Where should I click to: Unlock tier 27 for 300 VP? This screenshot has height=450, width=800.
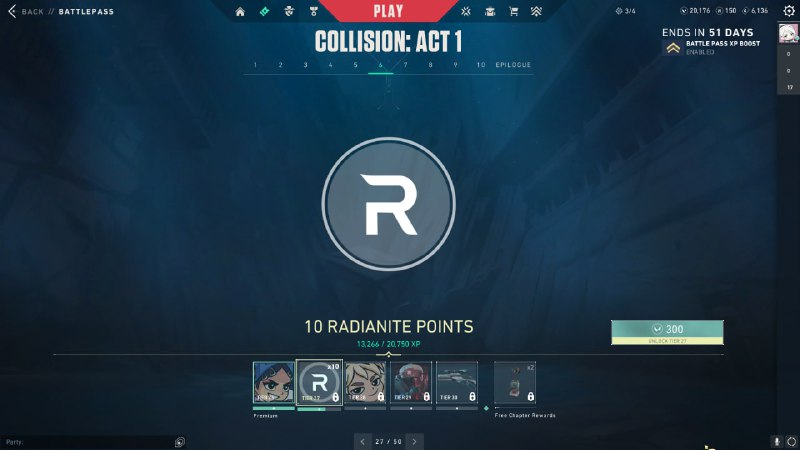tap(667, 329)
